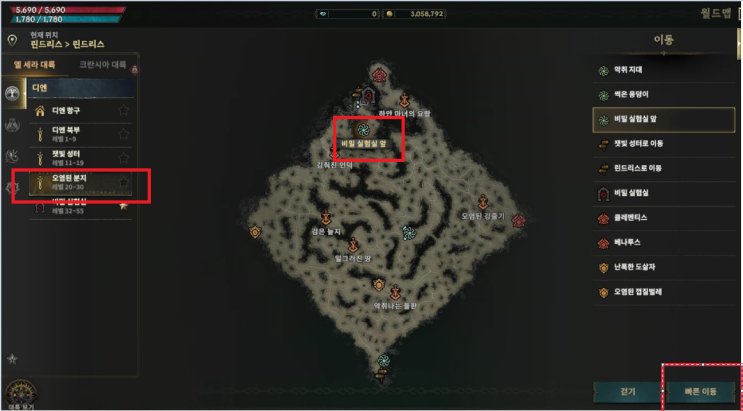Choose 잿빛 성터로 이동 entry

664,144
